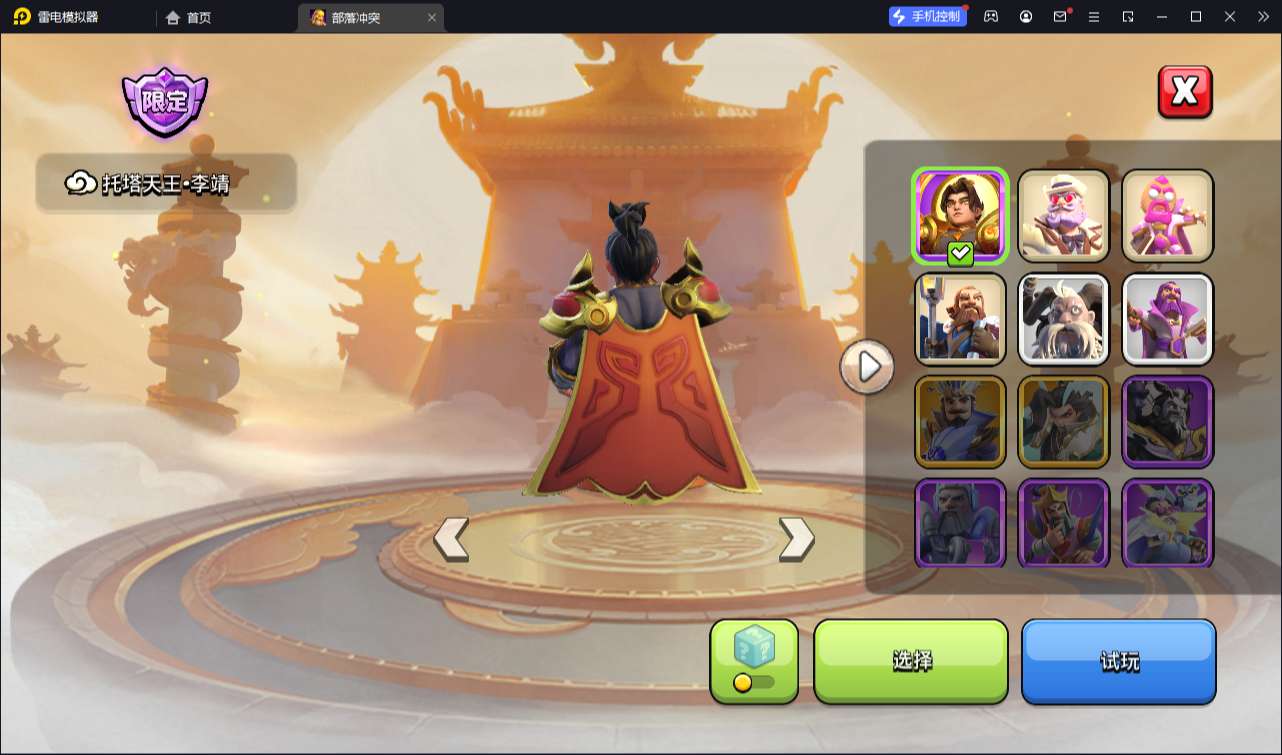Image resolution: width=1282 pixels, height=755 pixels.
Task: Toggle the random skin cube button
Action: tap(754, 661)
